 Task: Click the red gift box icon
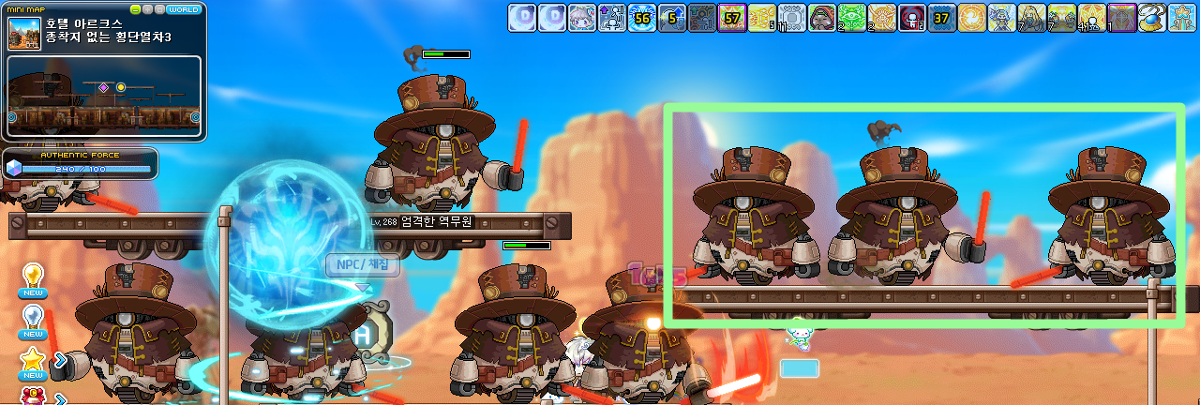point(30,396)
